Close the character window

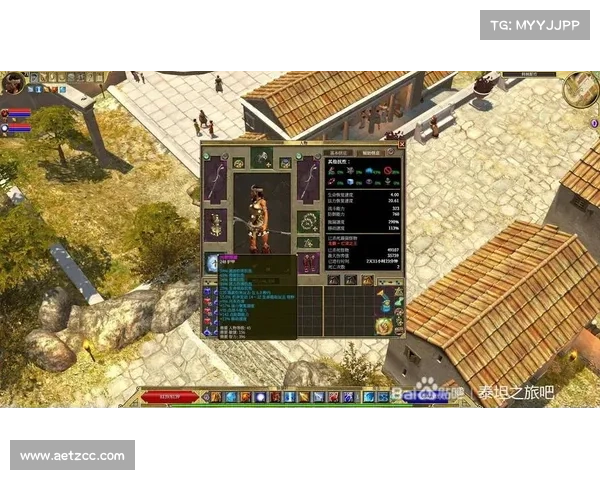coord(402,145)
